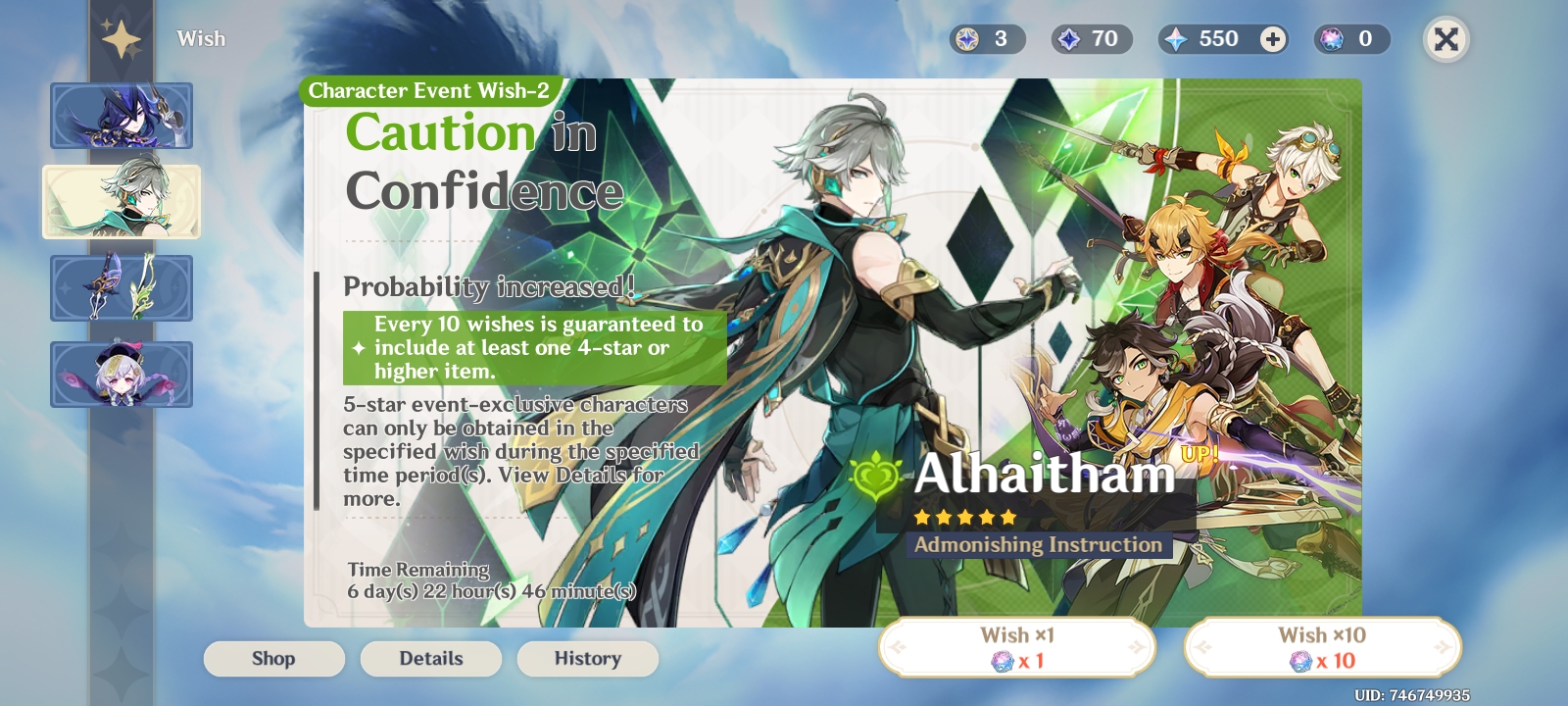Select the Epitome Invocation weapon banner
Image resolution: width=1568 pixels, height=706 pixels.
122,288
